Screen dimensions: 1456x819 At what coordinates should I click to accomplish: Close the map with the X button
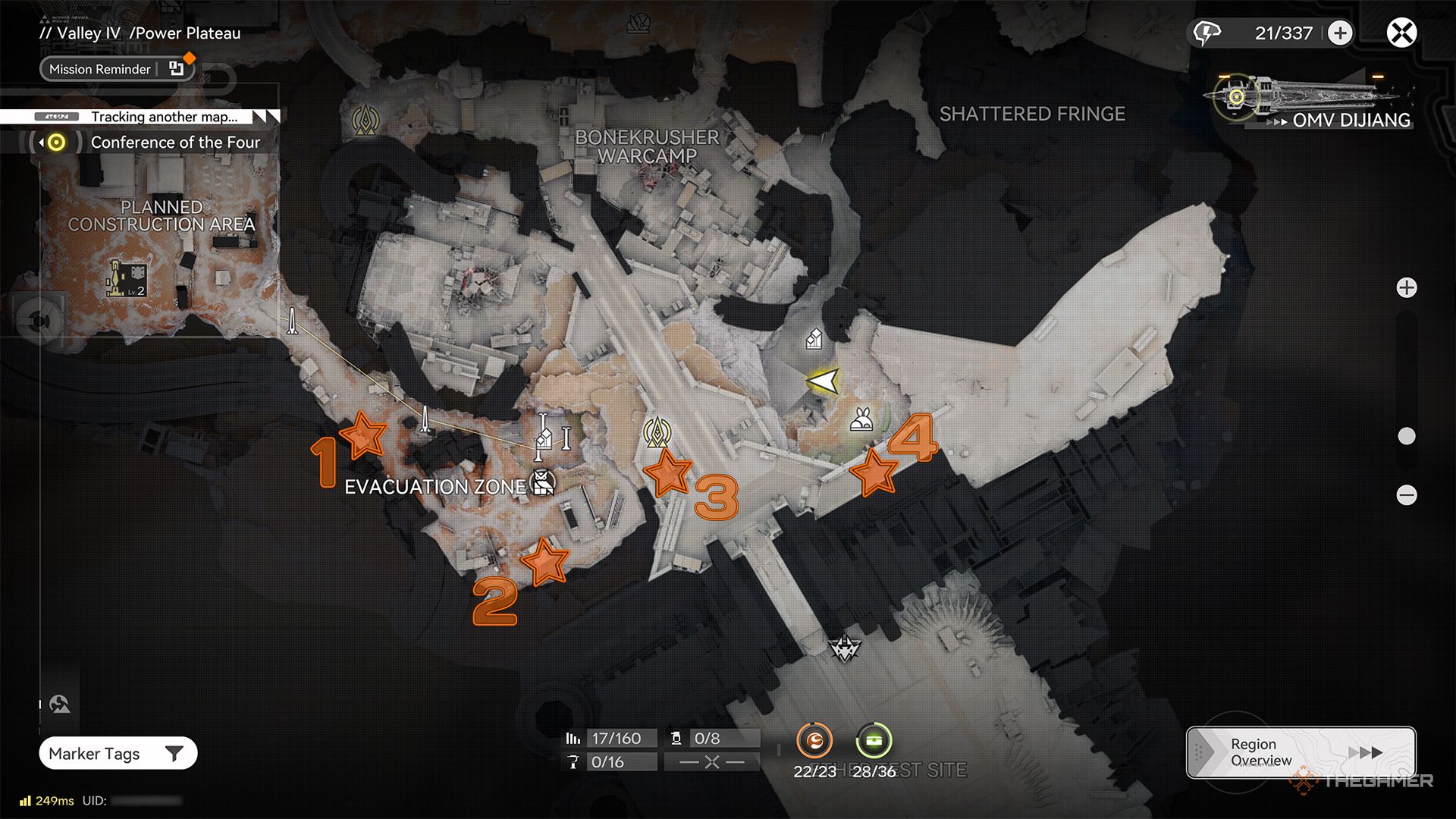(1401, 33)
